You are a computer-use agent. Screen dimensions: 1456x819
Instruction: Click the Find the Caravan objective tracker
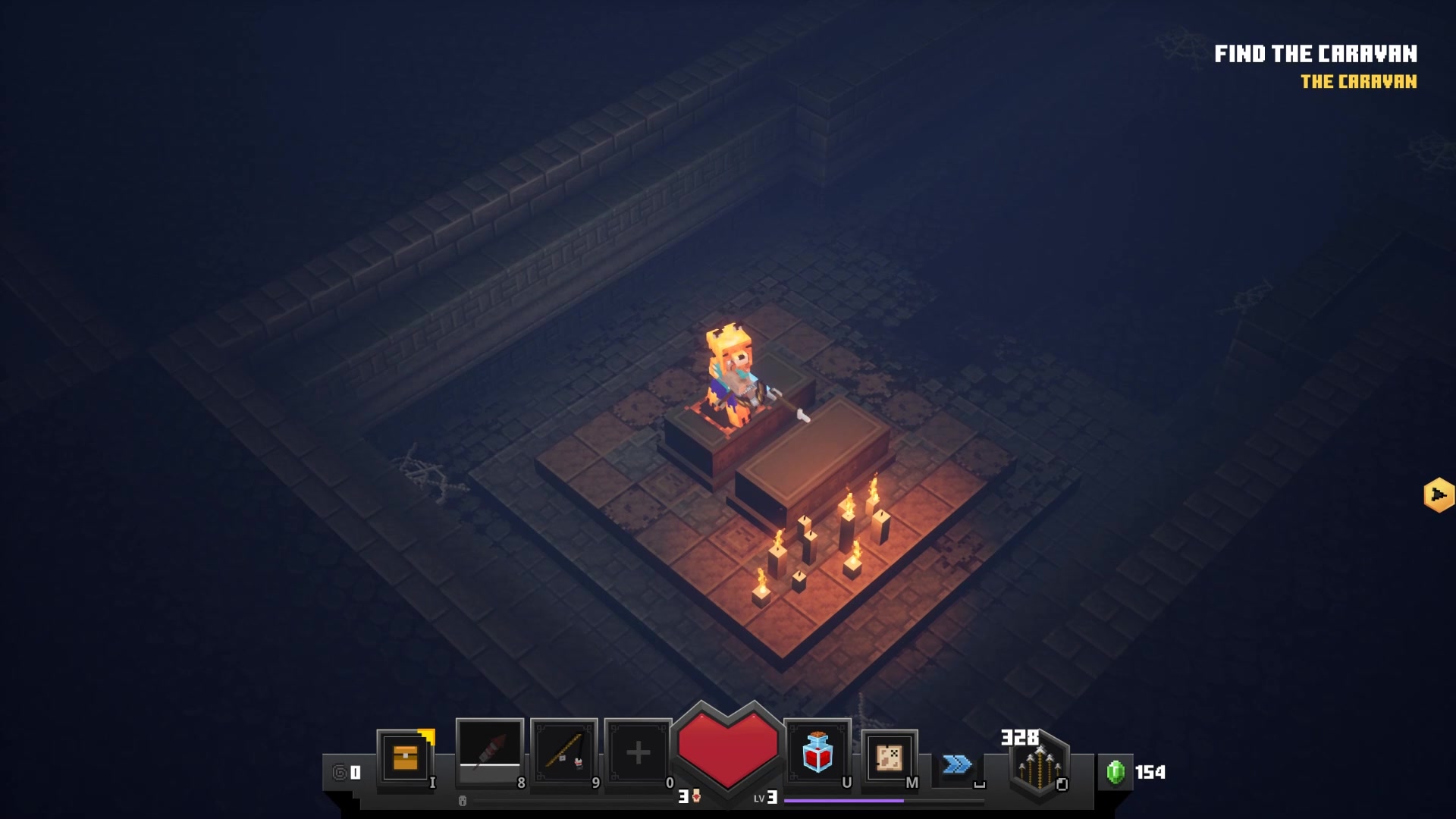point(1315,55)
